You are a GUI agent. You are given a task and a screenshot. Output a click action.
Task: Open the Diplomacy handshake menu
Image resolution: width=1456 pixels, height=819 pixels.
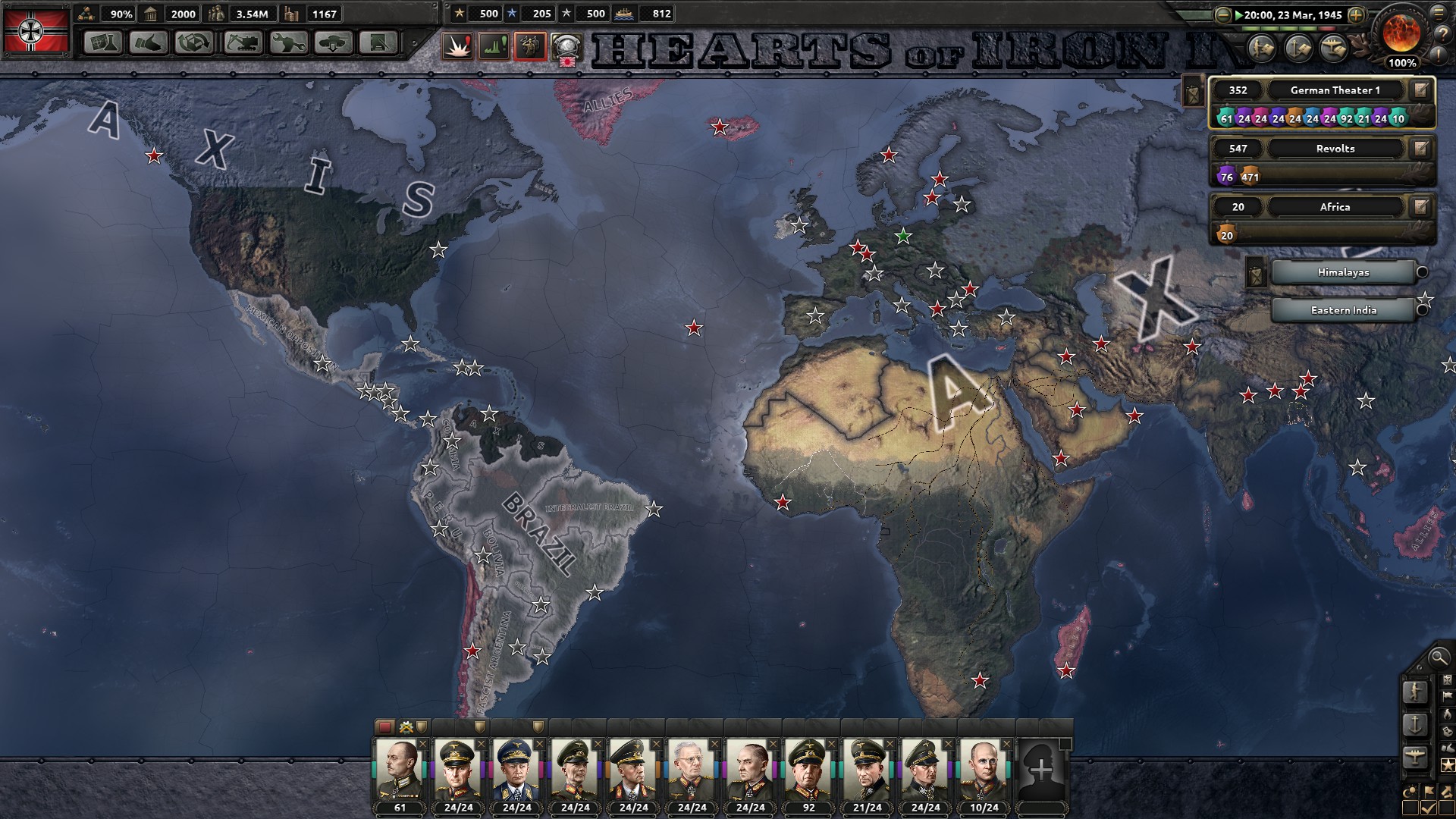pyautogui.click(x=149, y=42)
